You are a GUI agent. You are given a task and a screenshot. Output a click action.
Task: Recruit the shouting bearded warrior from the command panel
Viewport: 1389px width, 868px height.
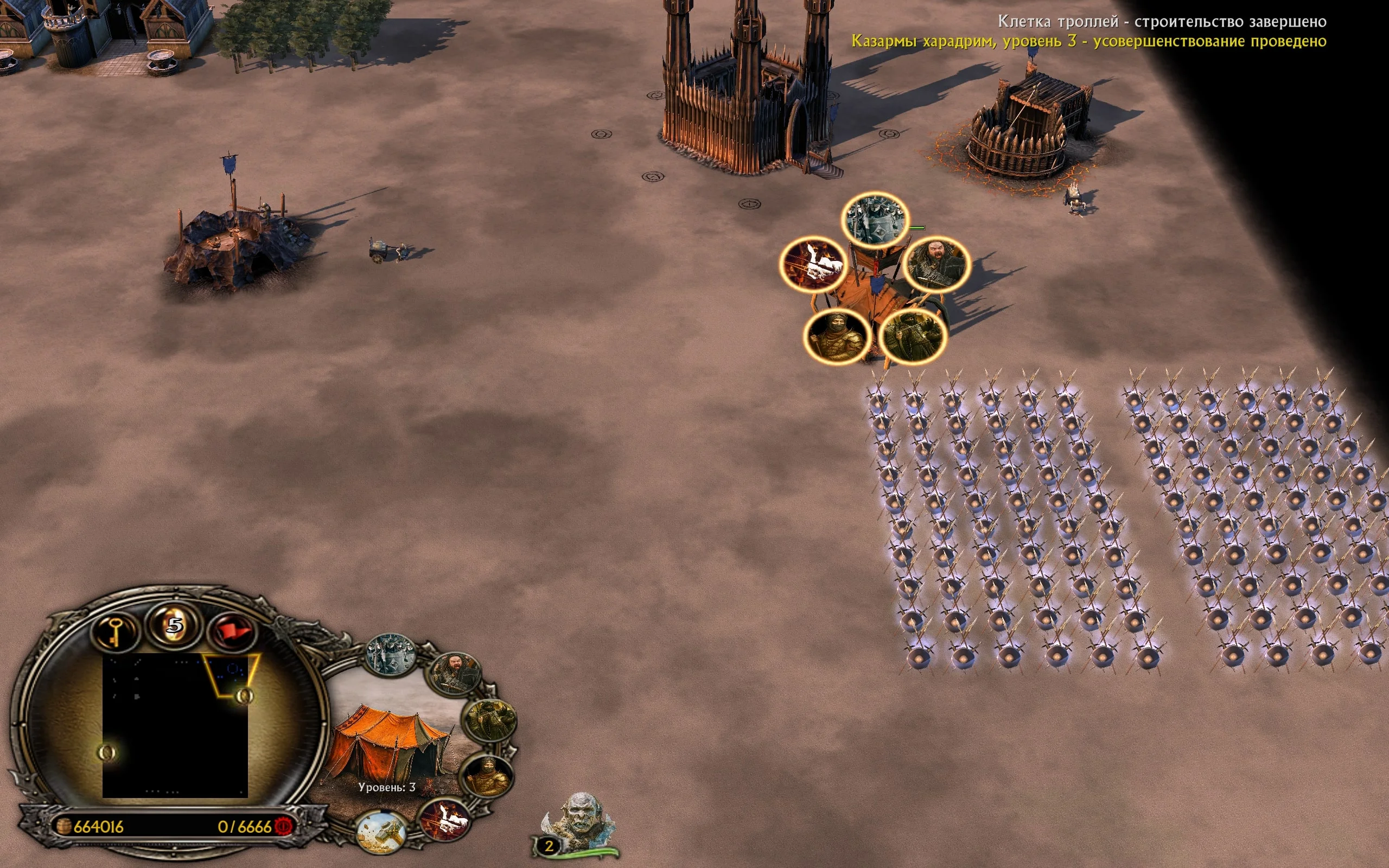(x=455, y=673)
